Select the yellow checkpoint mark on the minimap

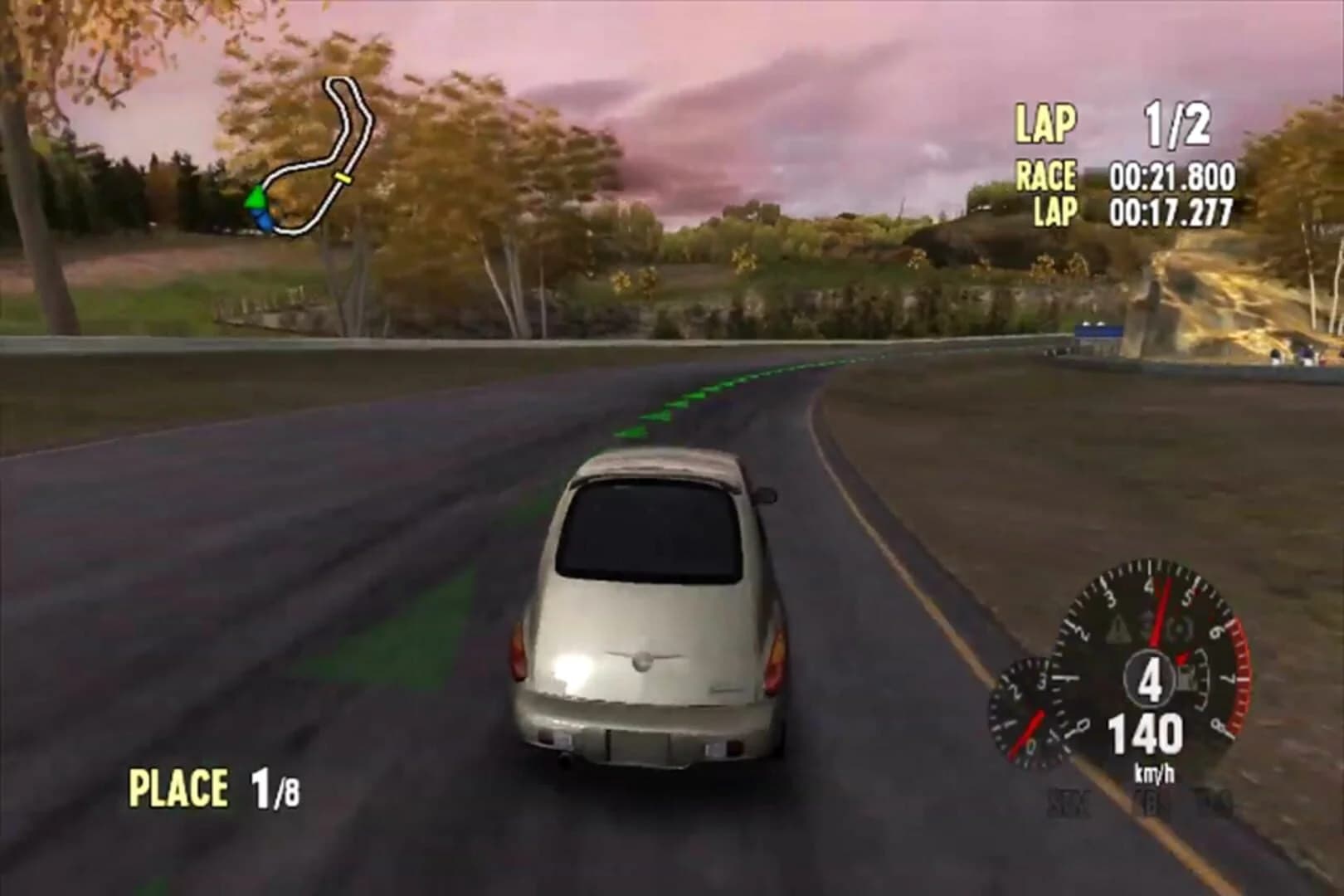(x=343, y=178)
